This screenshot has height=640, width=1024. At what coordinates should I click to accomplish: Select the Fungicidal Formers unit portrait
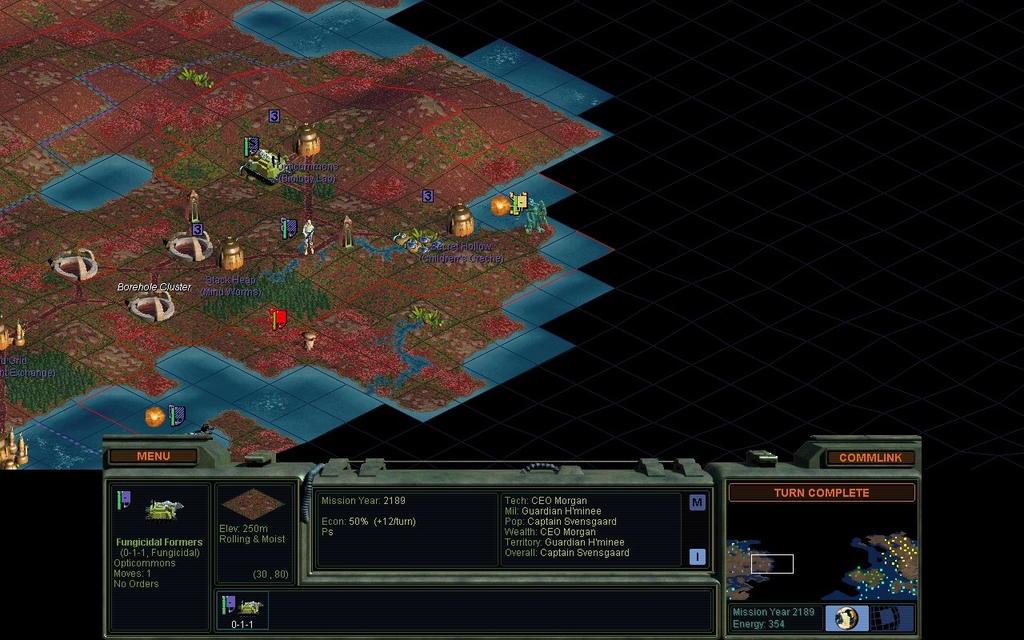[160, 510]
